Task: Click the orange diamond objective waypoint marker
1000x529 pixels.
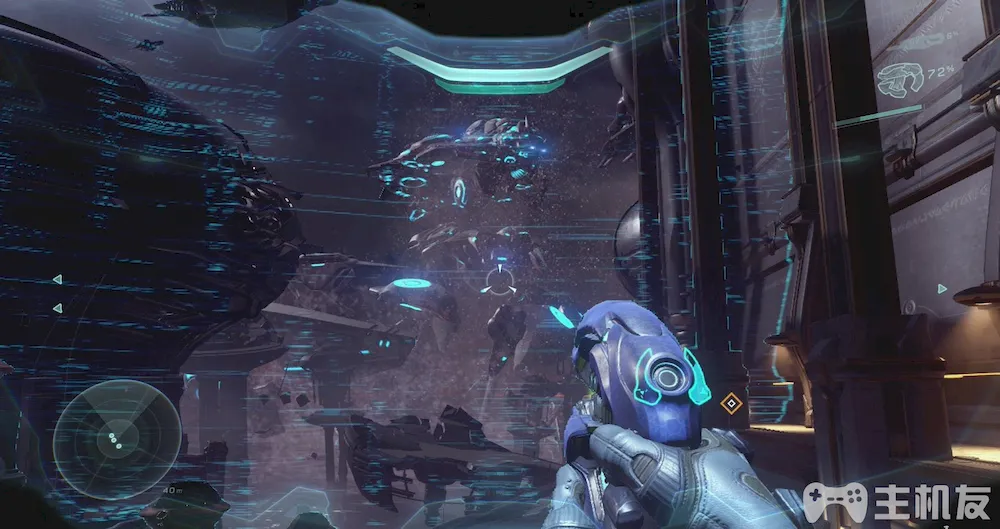Action: pyautogui.click(x=731, y=403)
